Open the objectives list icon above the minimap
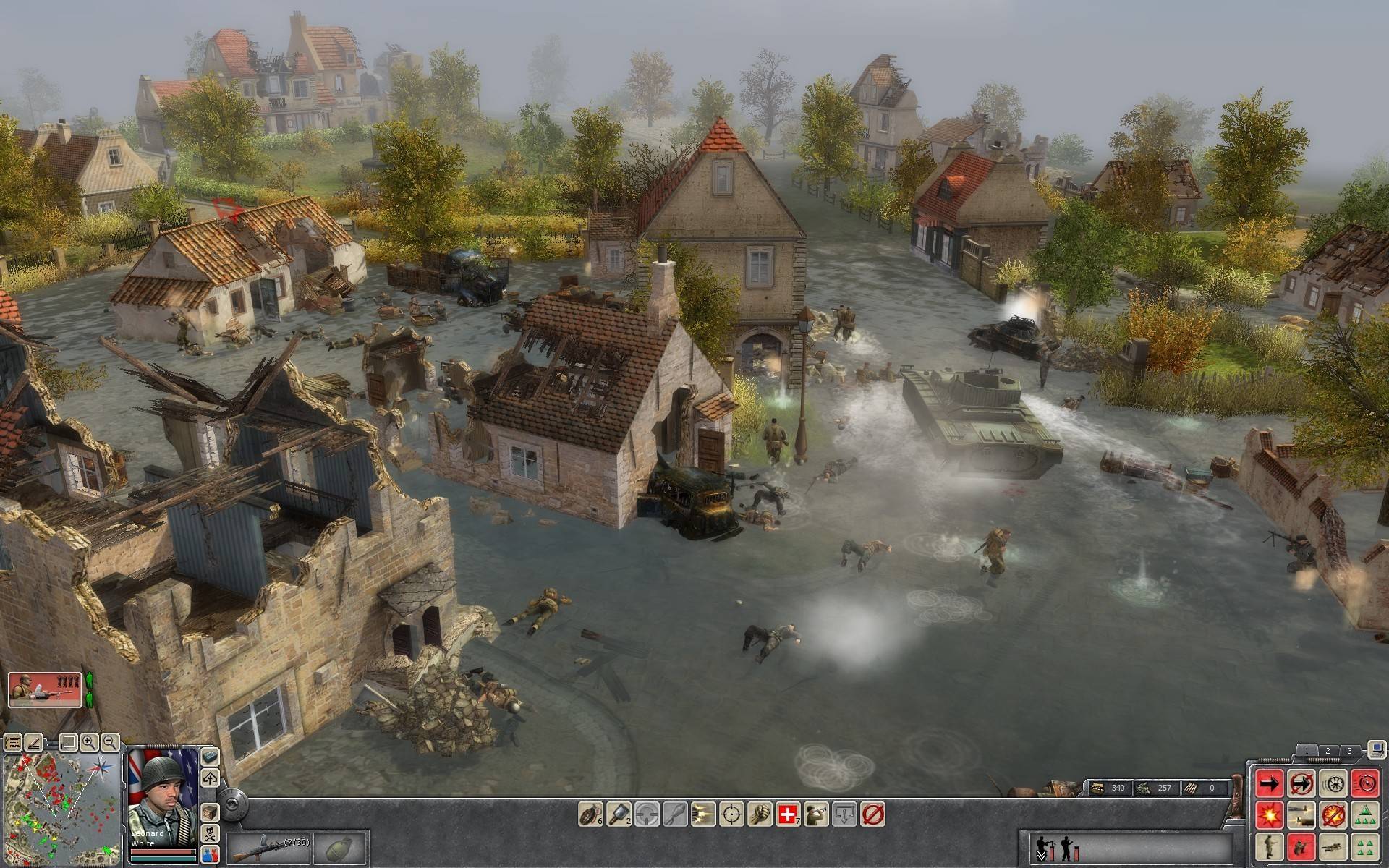This screenshot has width=1389, height=868. [13, 742]
